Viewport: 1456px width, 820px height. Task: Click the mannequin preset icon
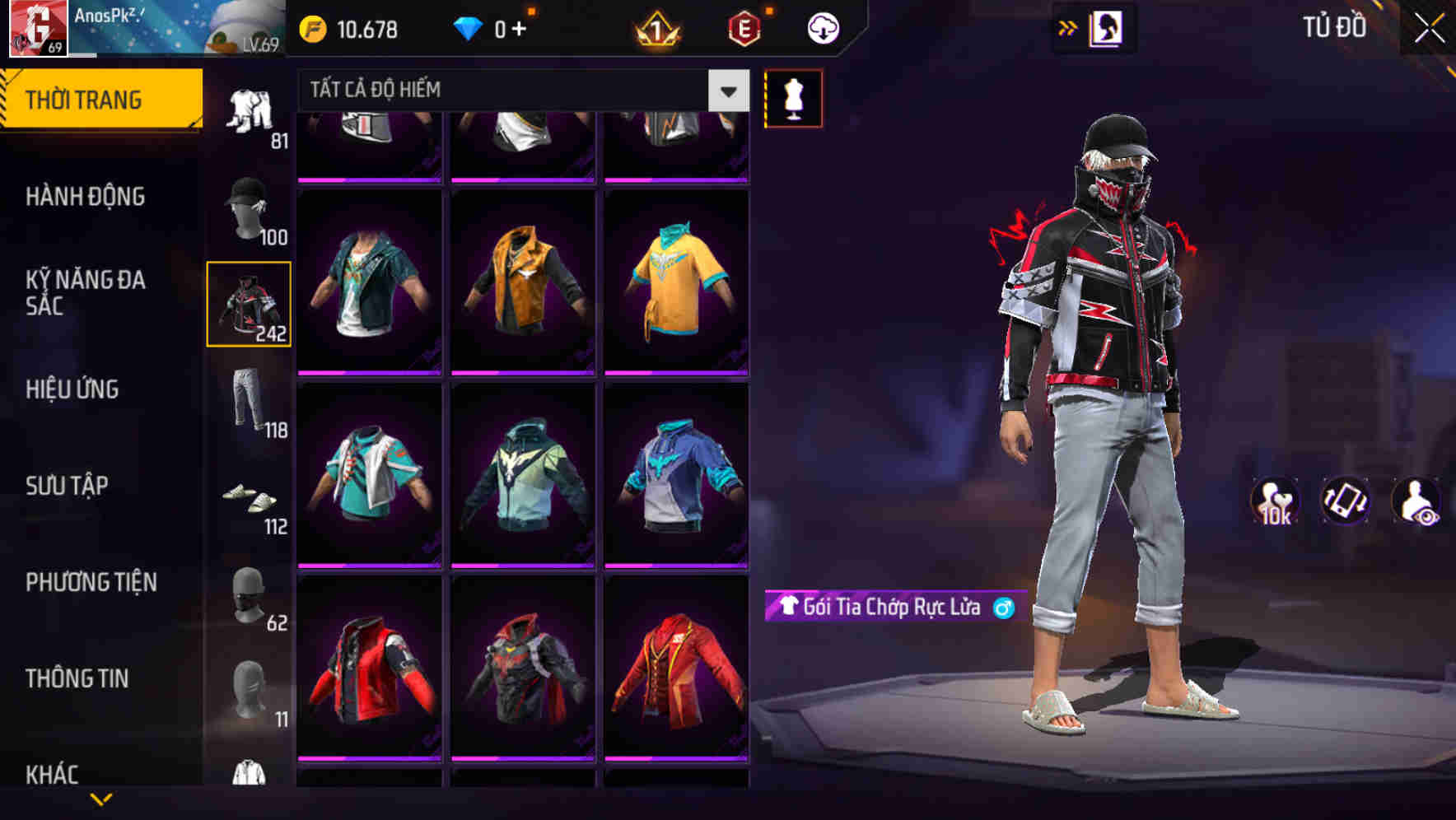[793, 98]
